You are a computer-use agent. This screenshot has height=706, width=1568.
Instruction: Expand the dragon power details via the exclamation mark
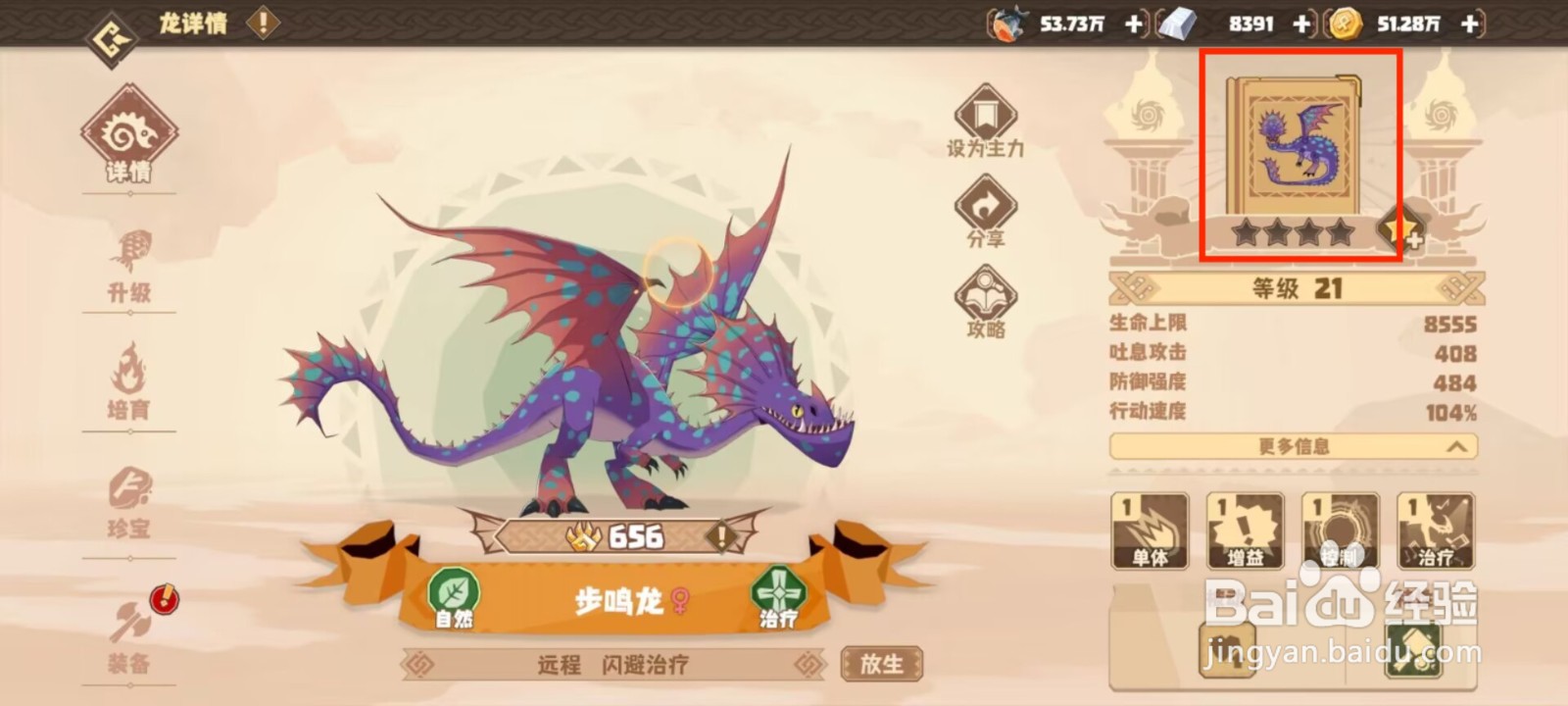tap(720, 536)
